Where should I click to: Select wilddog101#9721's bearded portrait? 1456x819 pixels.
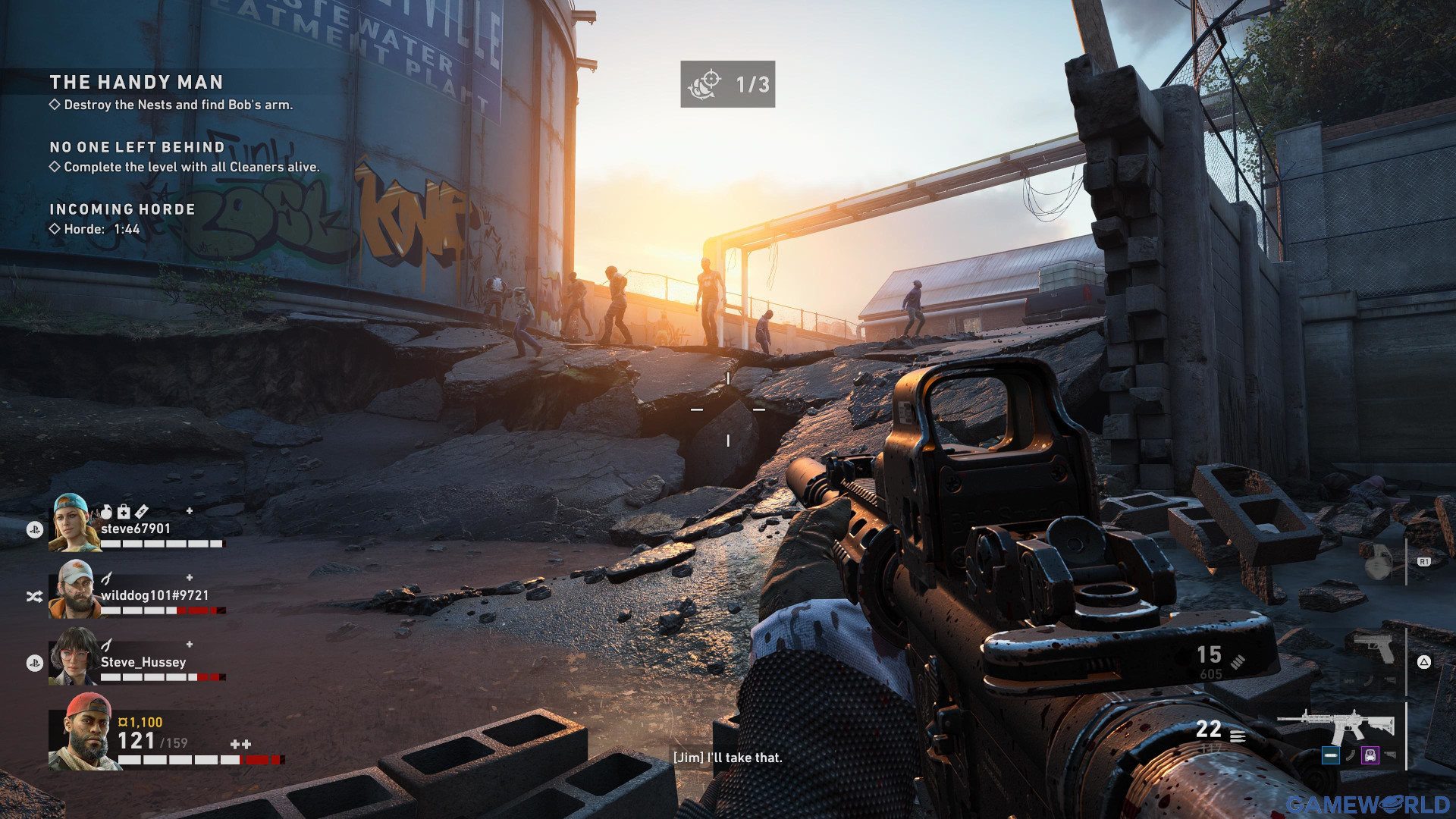(74, 589)
